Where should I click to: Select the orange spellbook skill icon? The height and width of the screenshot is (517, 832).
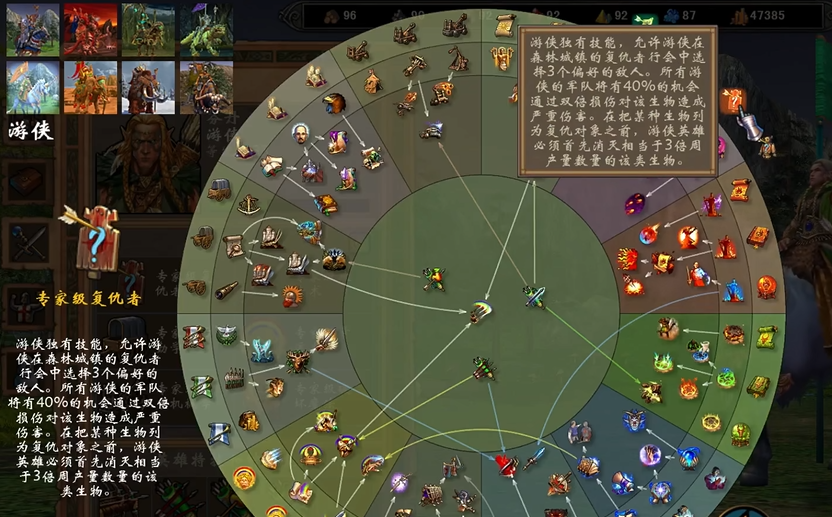[x=757, y=236]
